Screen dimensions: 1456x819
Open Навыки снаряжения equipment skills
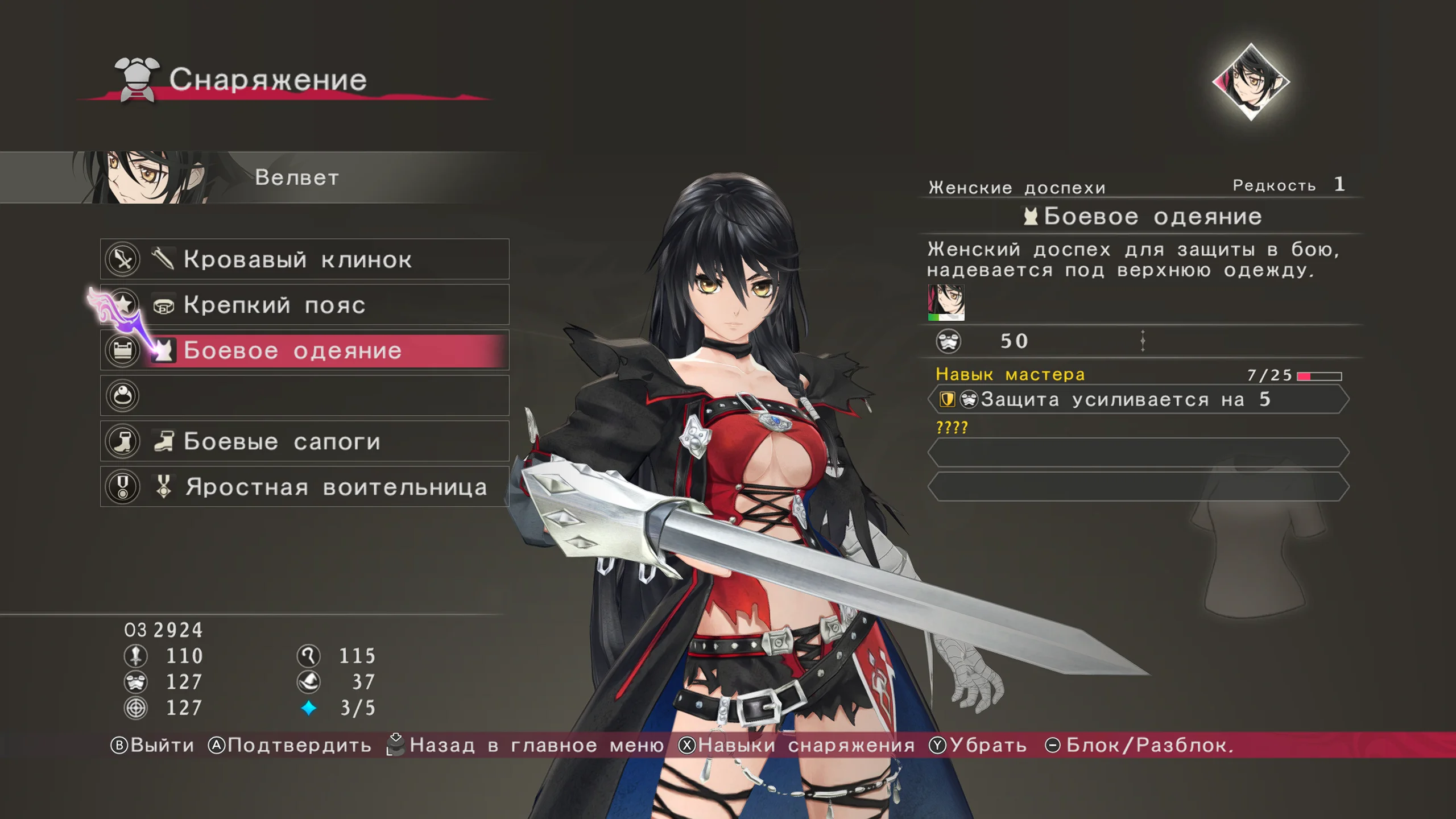[x=797, y=745]
